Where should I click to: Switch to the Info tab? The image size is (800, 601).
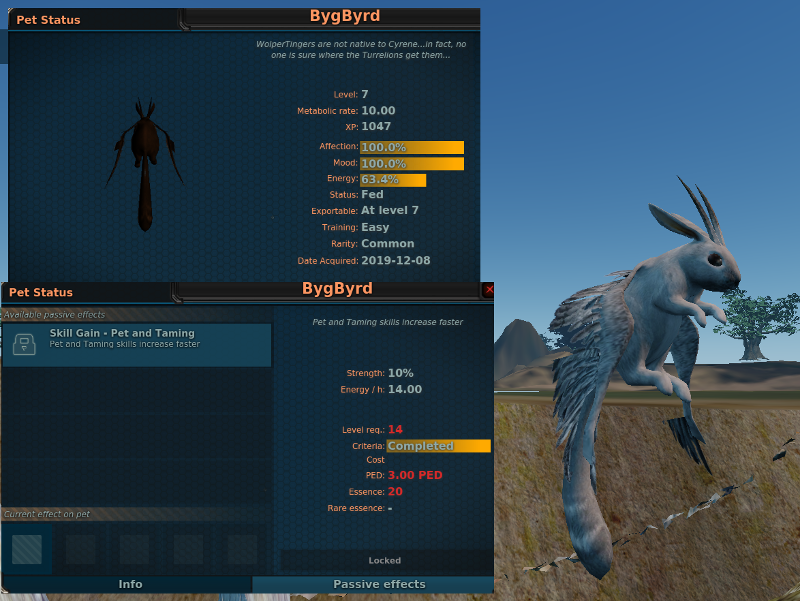(x=130, y=584)
